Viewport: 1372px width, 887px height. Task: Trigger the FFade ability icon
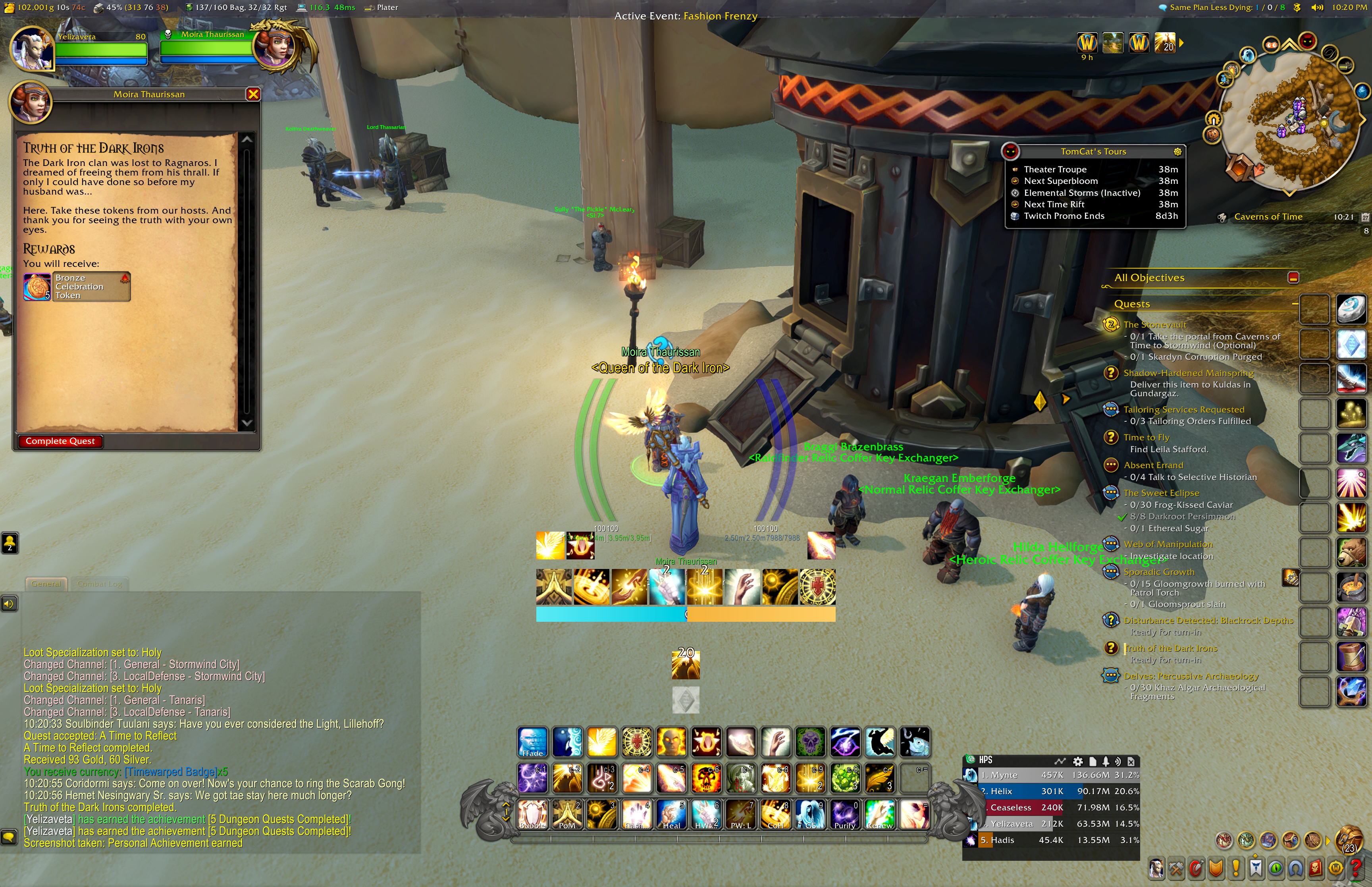[533, 742]
